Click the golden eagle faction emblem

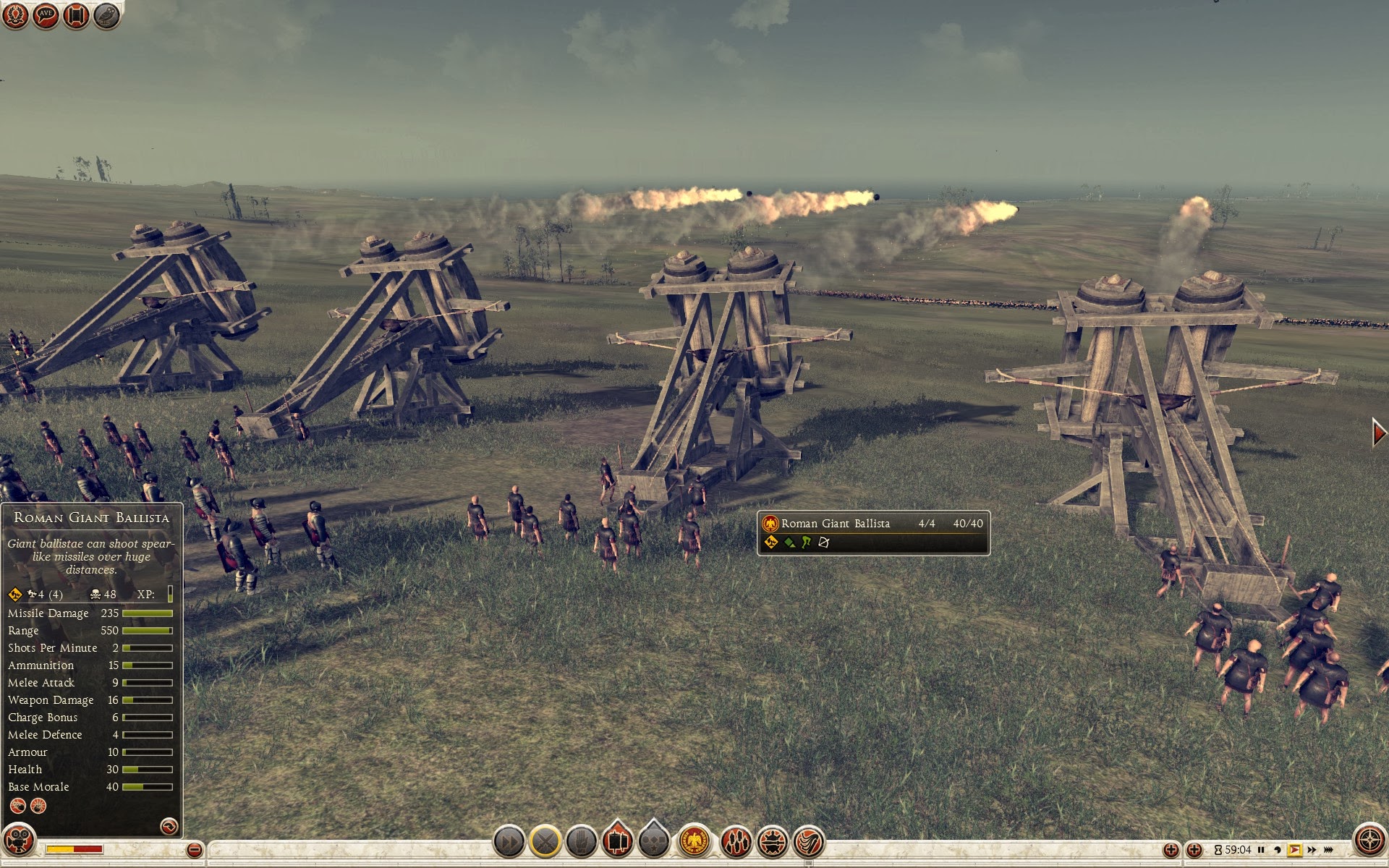tap(694, 841)
